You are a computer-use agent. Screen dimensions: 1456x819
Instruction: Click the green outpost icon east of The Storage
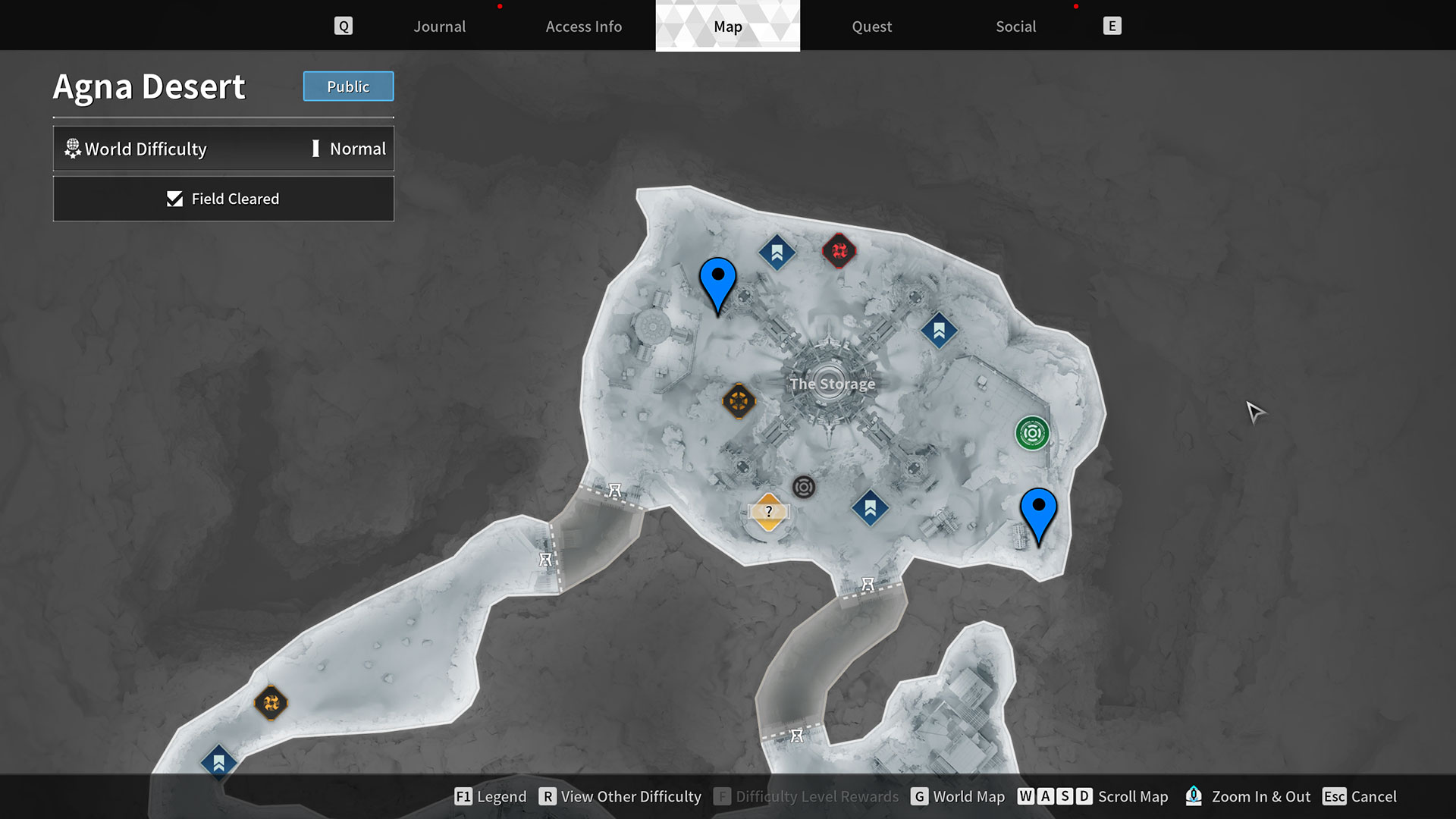point(1032,433)
